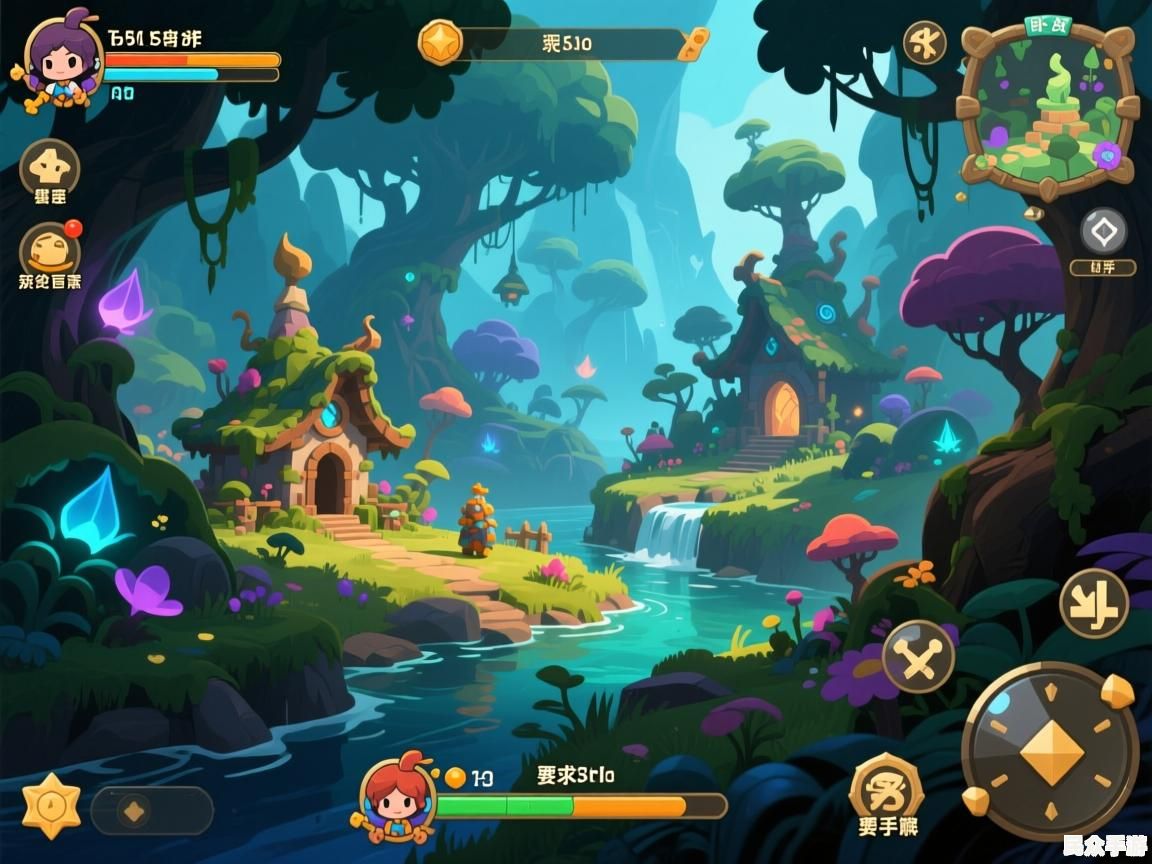Screen dimensions: 1152x864
Task: Activate the gold swirl skill button
Action: 886,787
